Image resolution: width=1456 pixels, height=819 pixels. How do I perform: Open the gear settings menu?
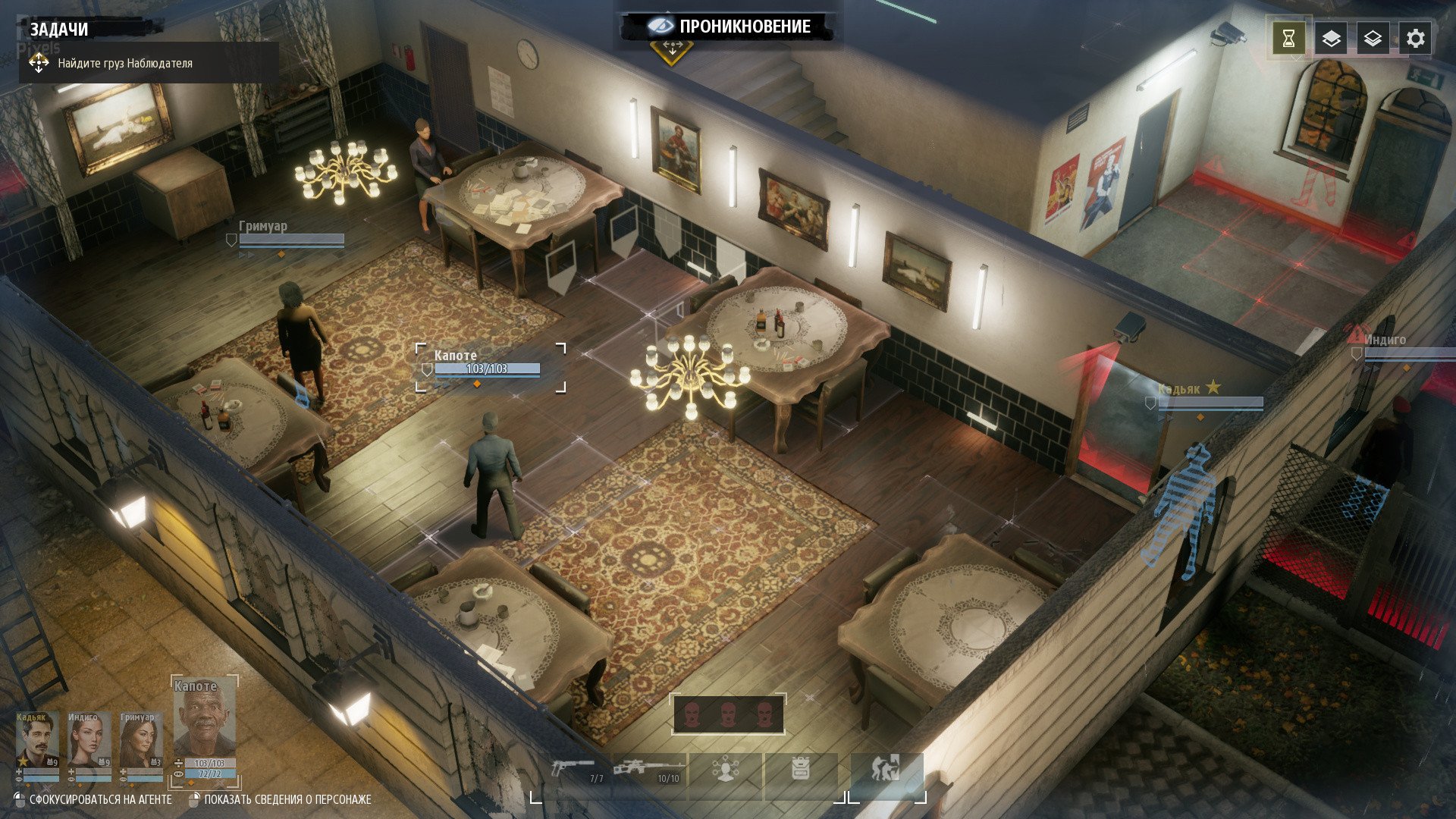click(x=1415, y=39)
